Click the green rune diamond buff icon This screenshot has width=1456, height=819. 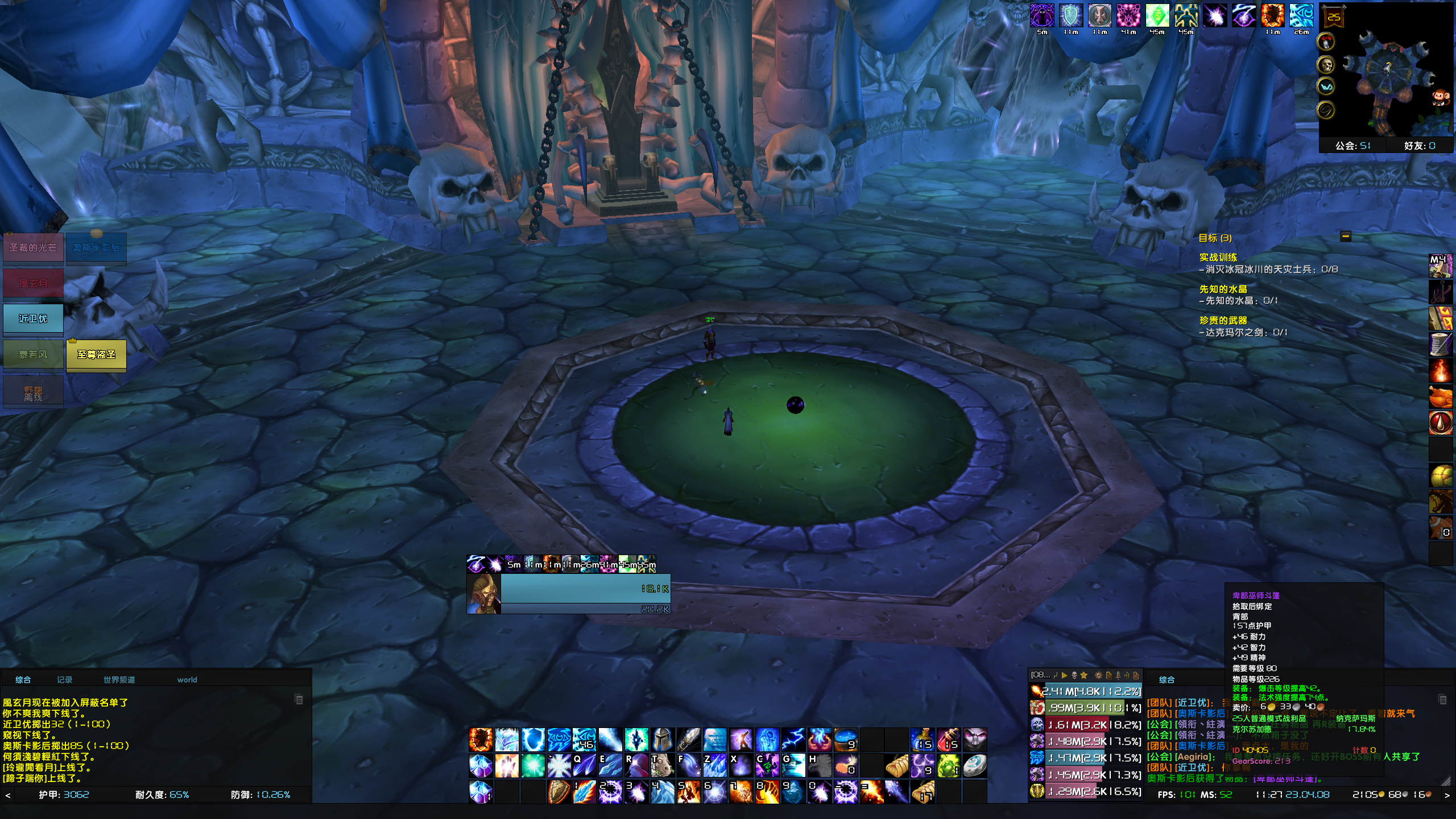1157,16
